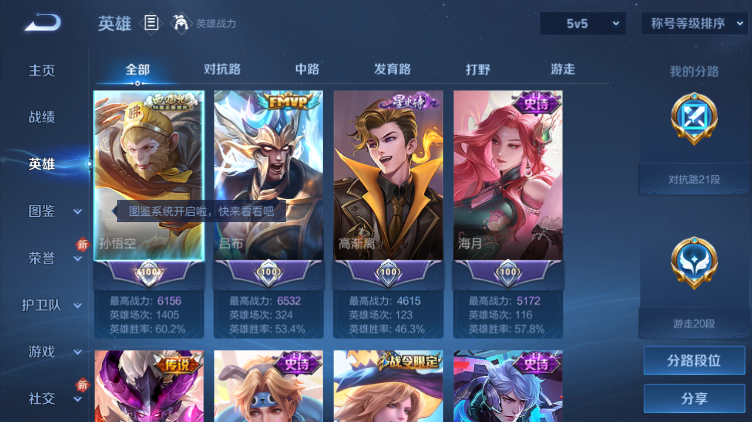Switch to the 对抗路 tab
The width and height of the screenshot is (752, 422).
click(222, 69)
